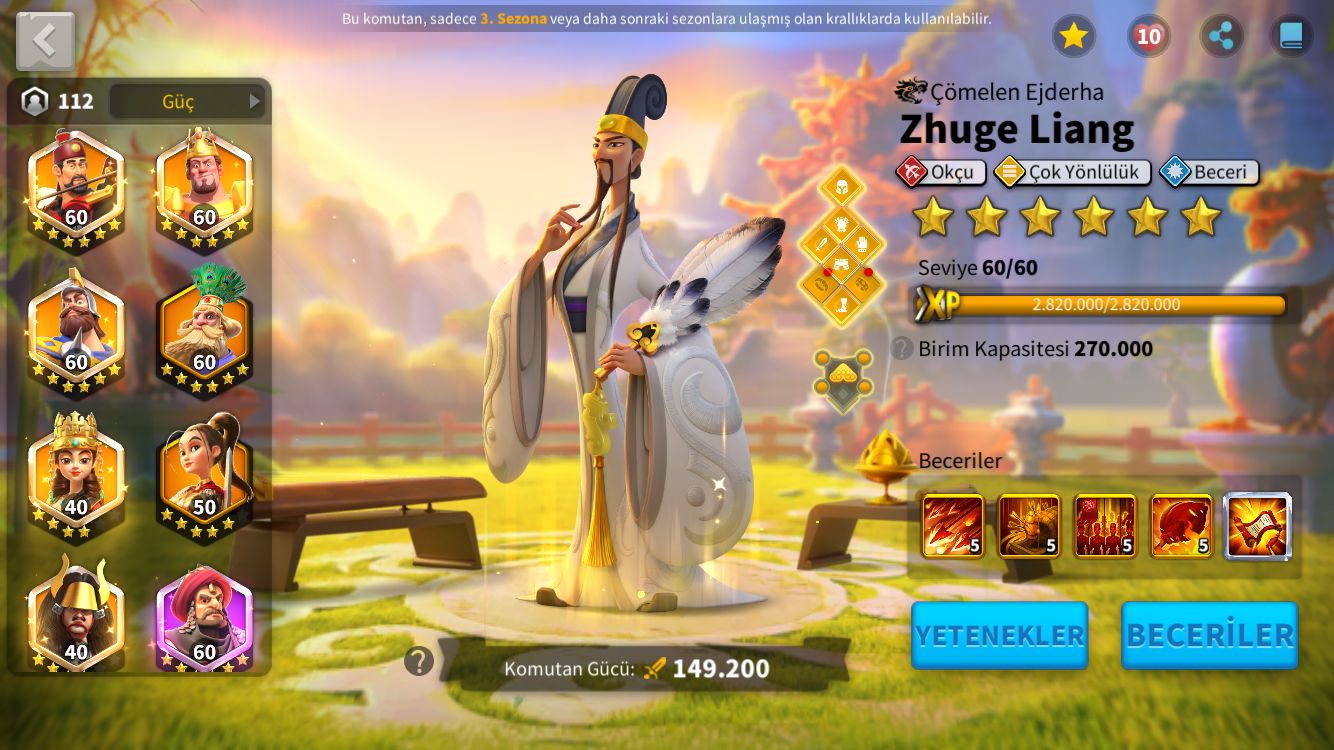Share this commander with the share icon

pos(1221,37)
